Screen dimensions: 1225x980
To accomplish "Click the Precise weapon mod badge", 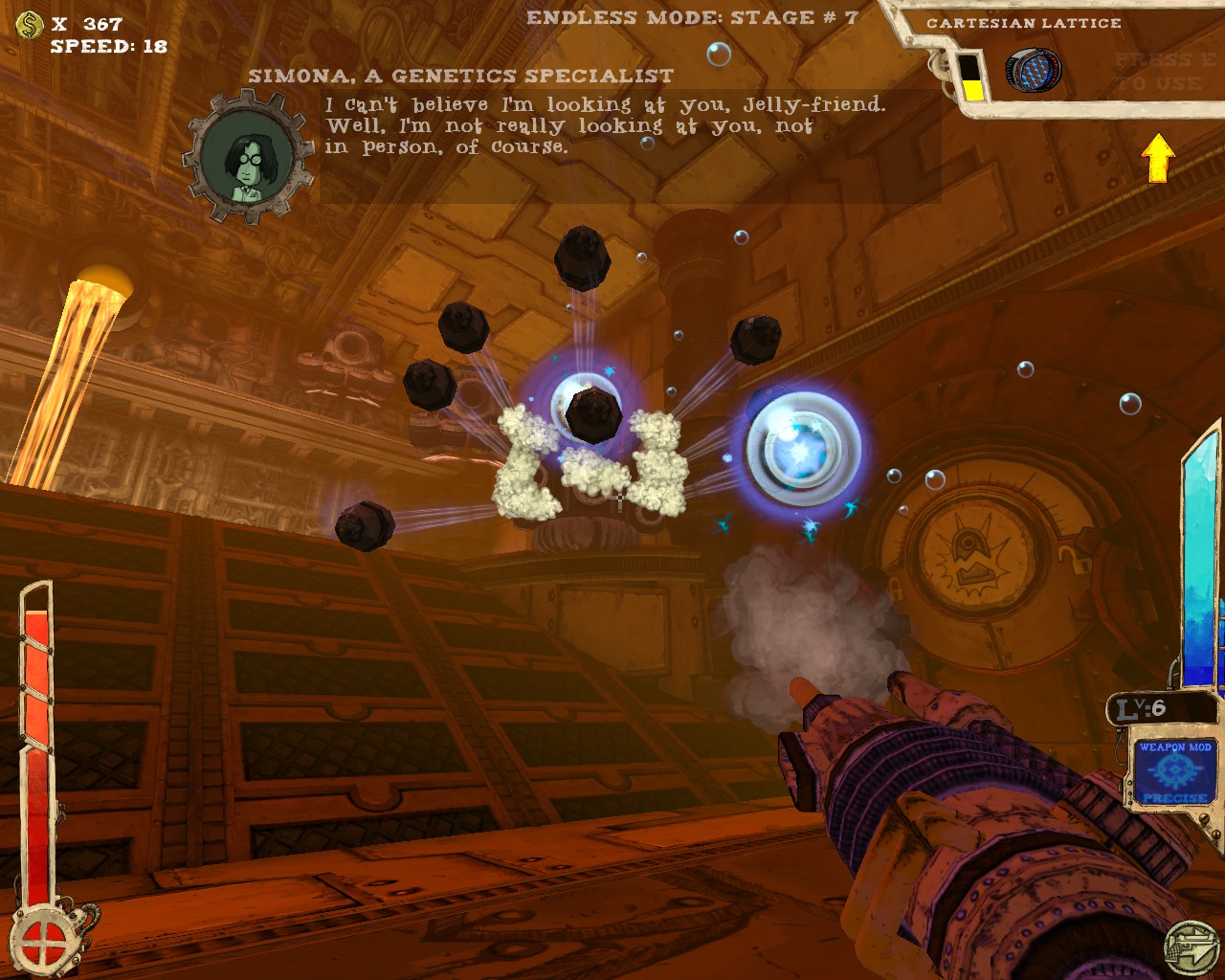I will coord(1174,771).
